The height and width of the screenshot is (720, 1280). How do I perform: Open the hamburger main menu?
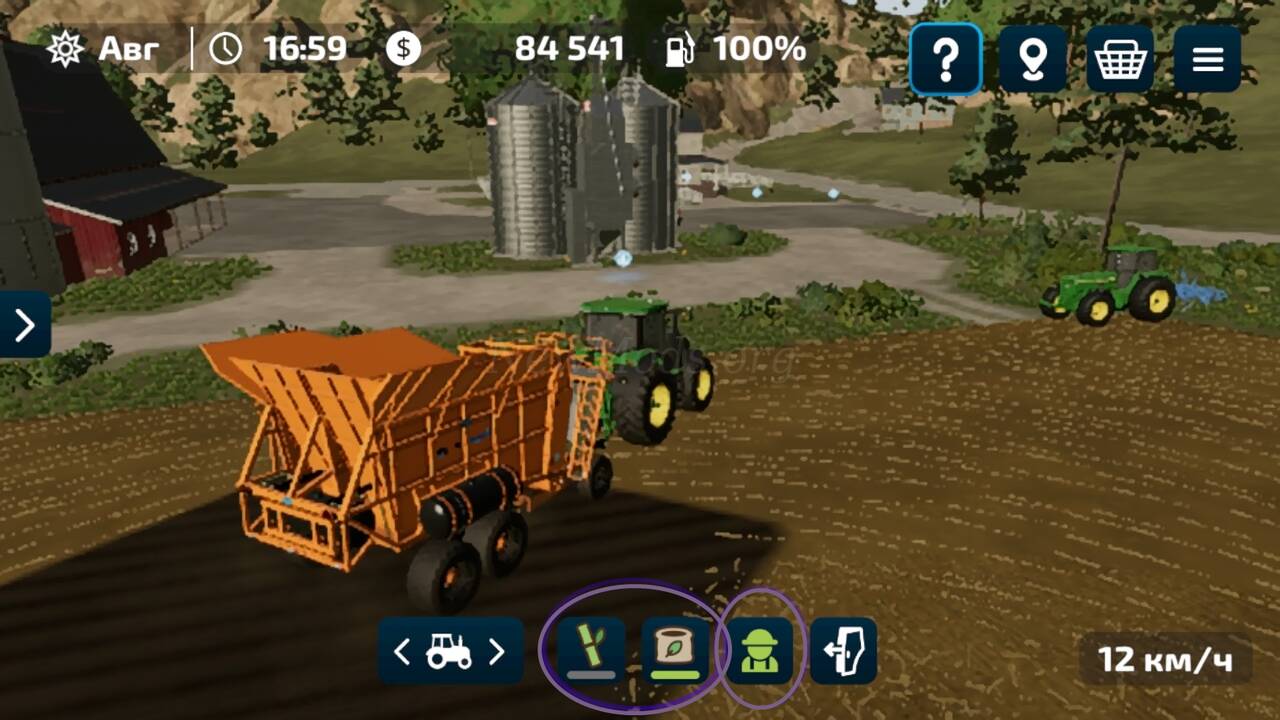pyautogui.click(x=1207, y=60)
